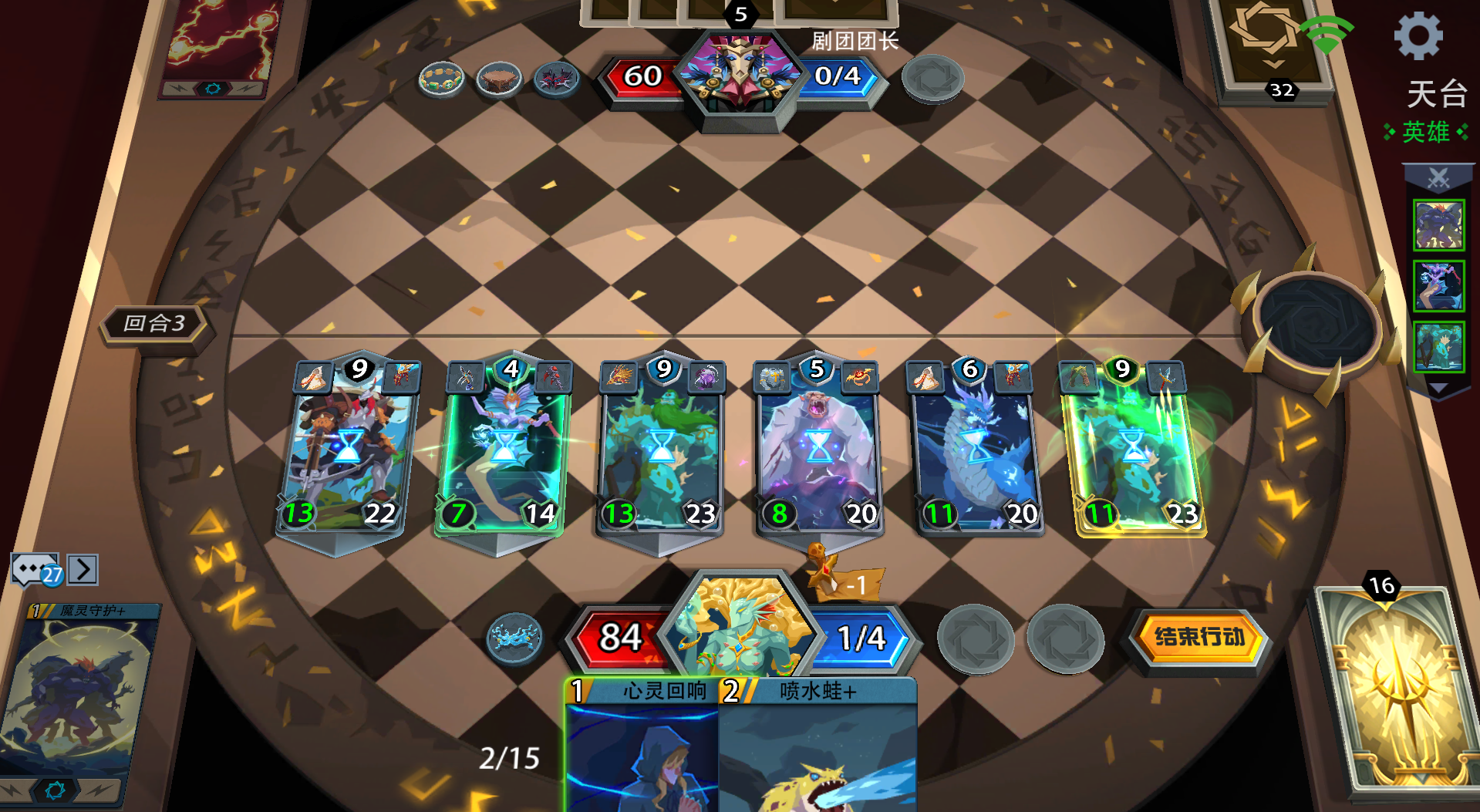Viewport: 1480px width, 812px height.
Task: Click the dark demon relic icon in enemy row
Action: (x=557, y=79)
